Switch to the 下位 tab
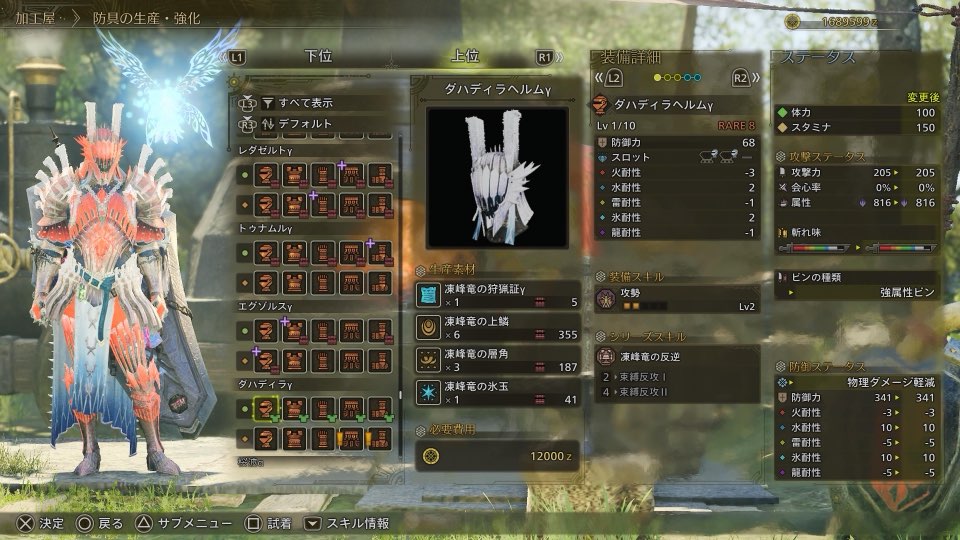 [319, 57]
